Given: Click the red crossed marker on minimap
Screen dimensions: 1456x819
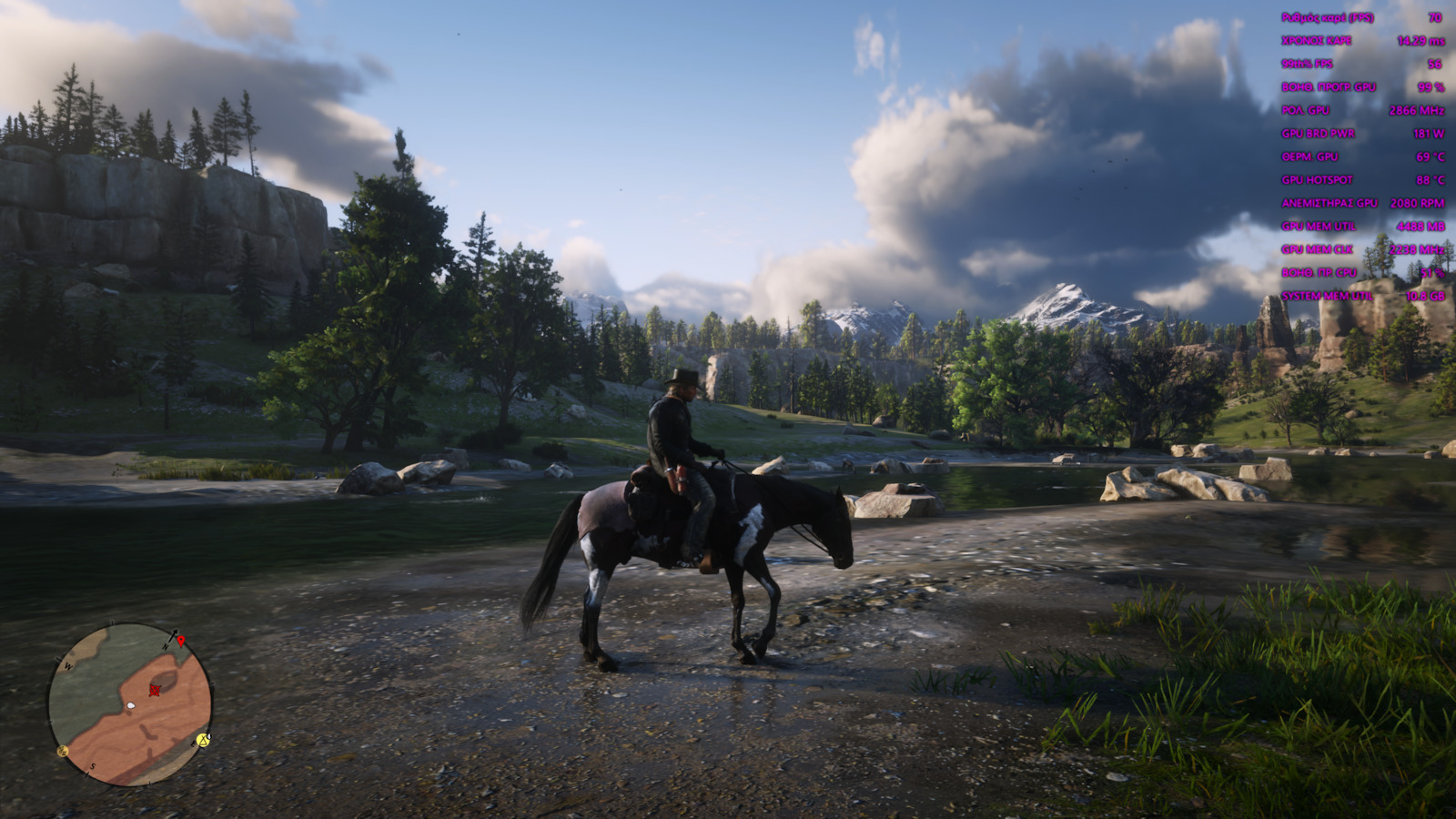Looking at the screenshot, I should tap(155, 690).
